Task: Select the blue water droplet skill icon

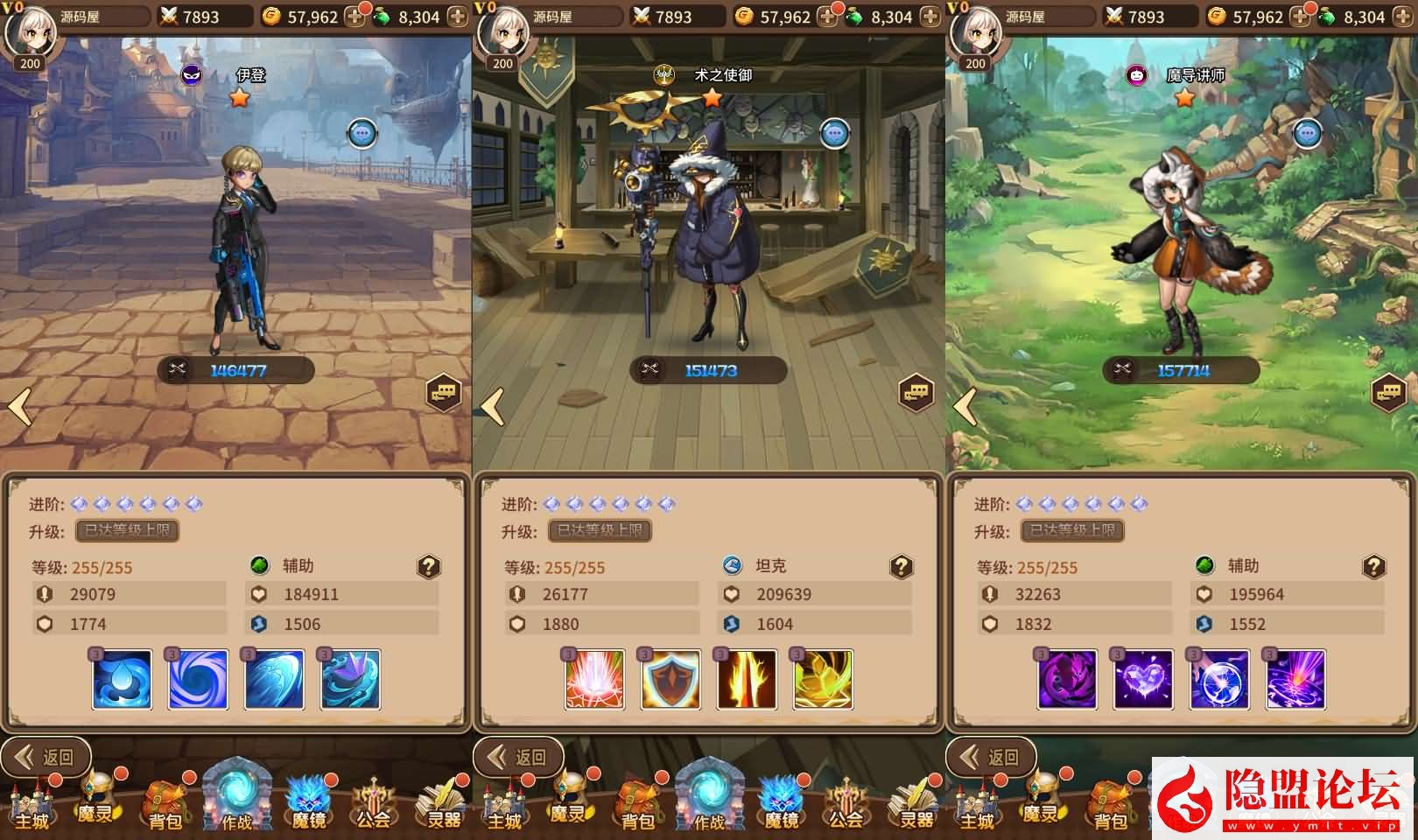Action: tap(123, 679)
